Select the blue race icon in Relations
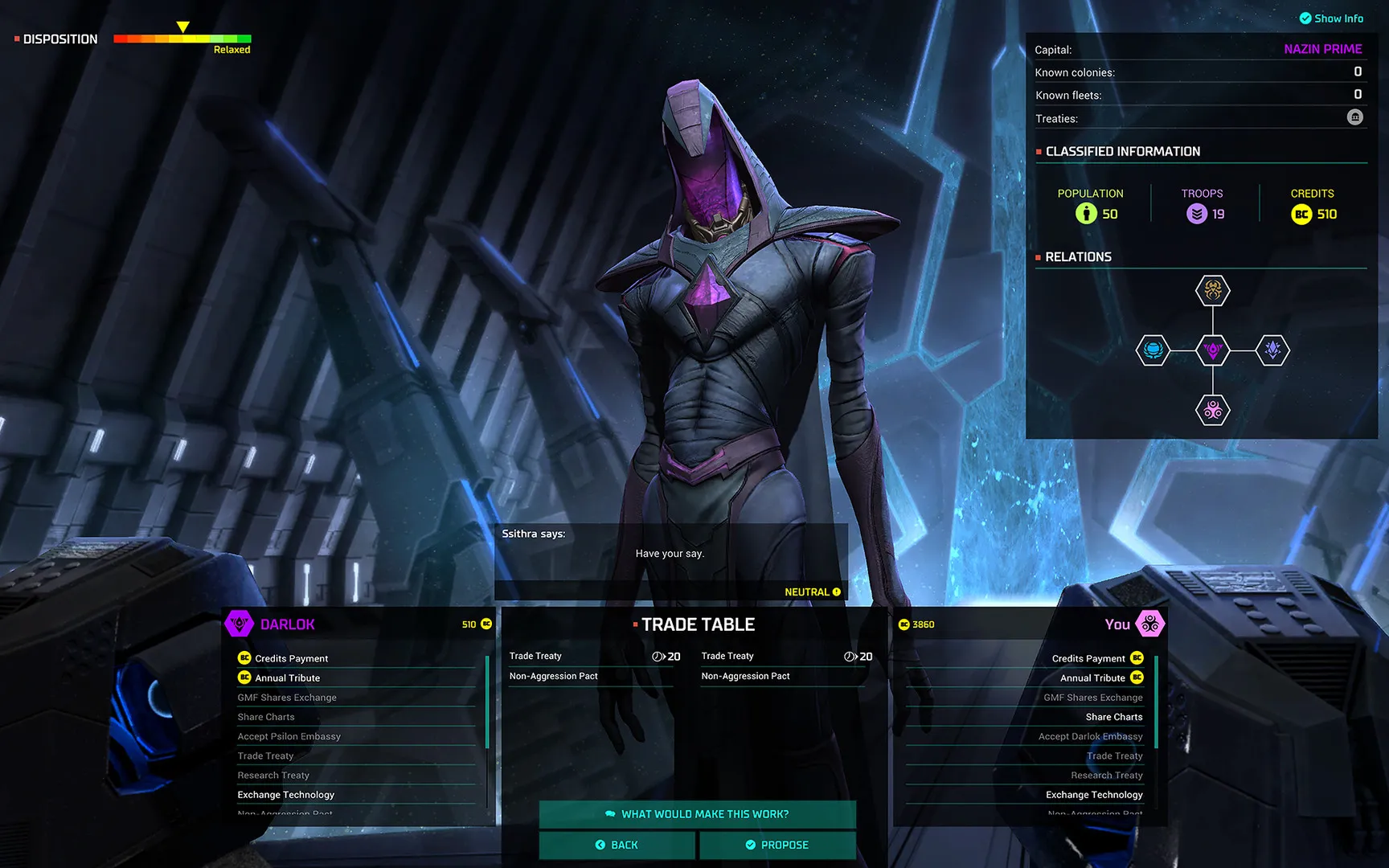 pyautogui.click(x=1153, y=350)
